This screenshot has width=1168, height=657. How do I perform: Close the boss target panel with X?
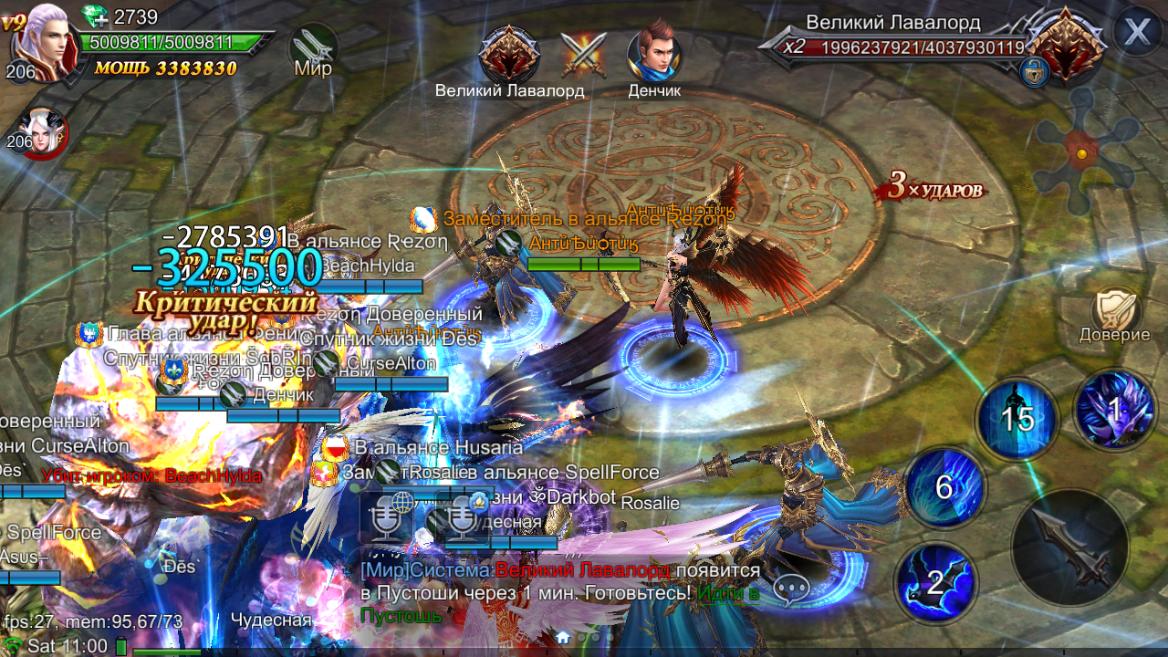(x=1137, y=33)
